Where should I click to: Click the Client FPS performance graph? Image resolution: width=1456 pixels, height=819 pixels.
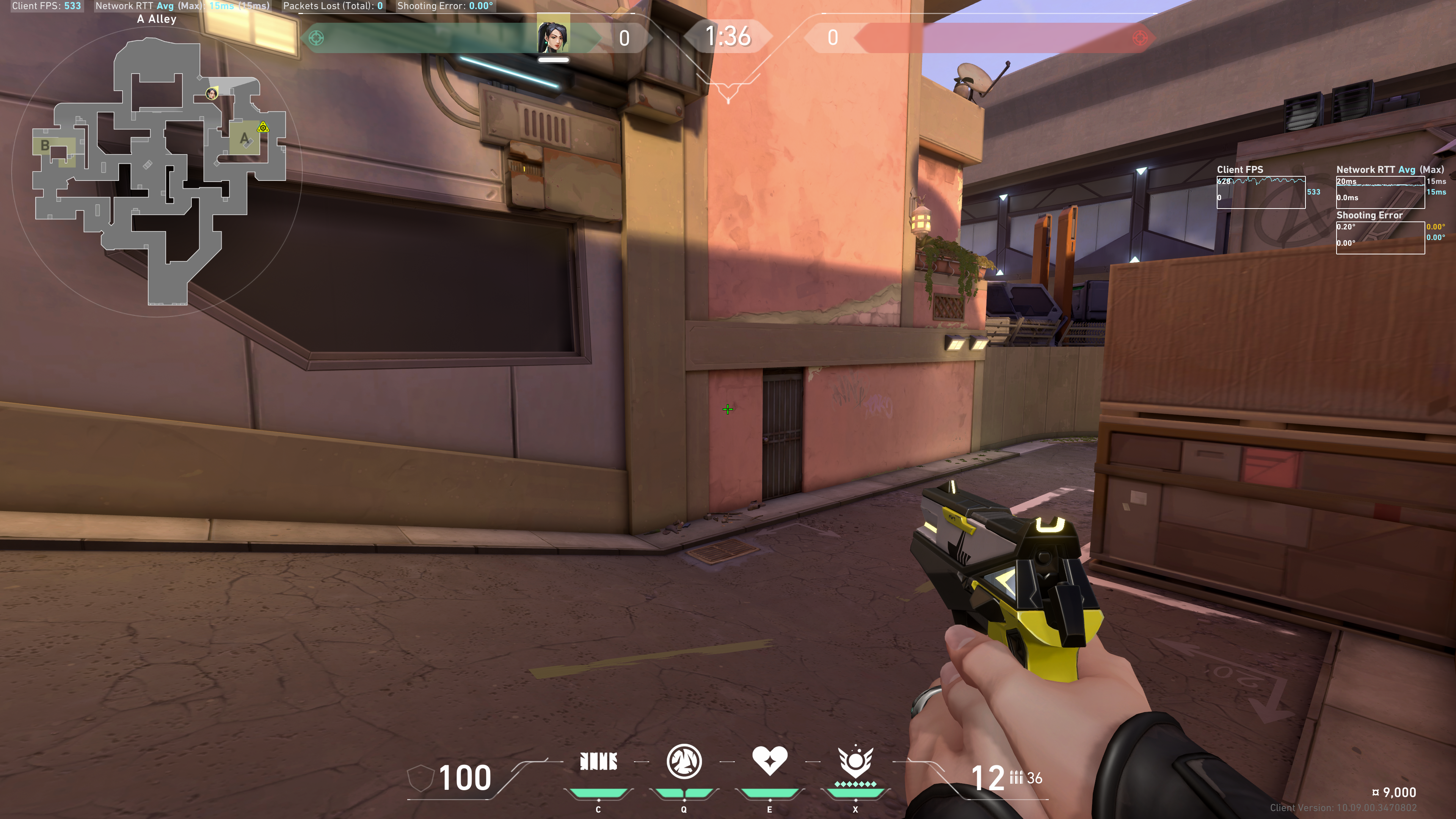click(x=1260, y=193)
